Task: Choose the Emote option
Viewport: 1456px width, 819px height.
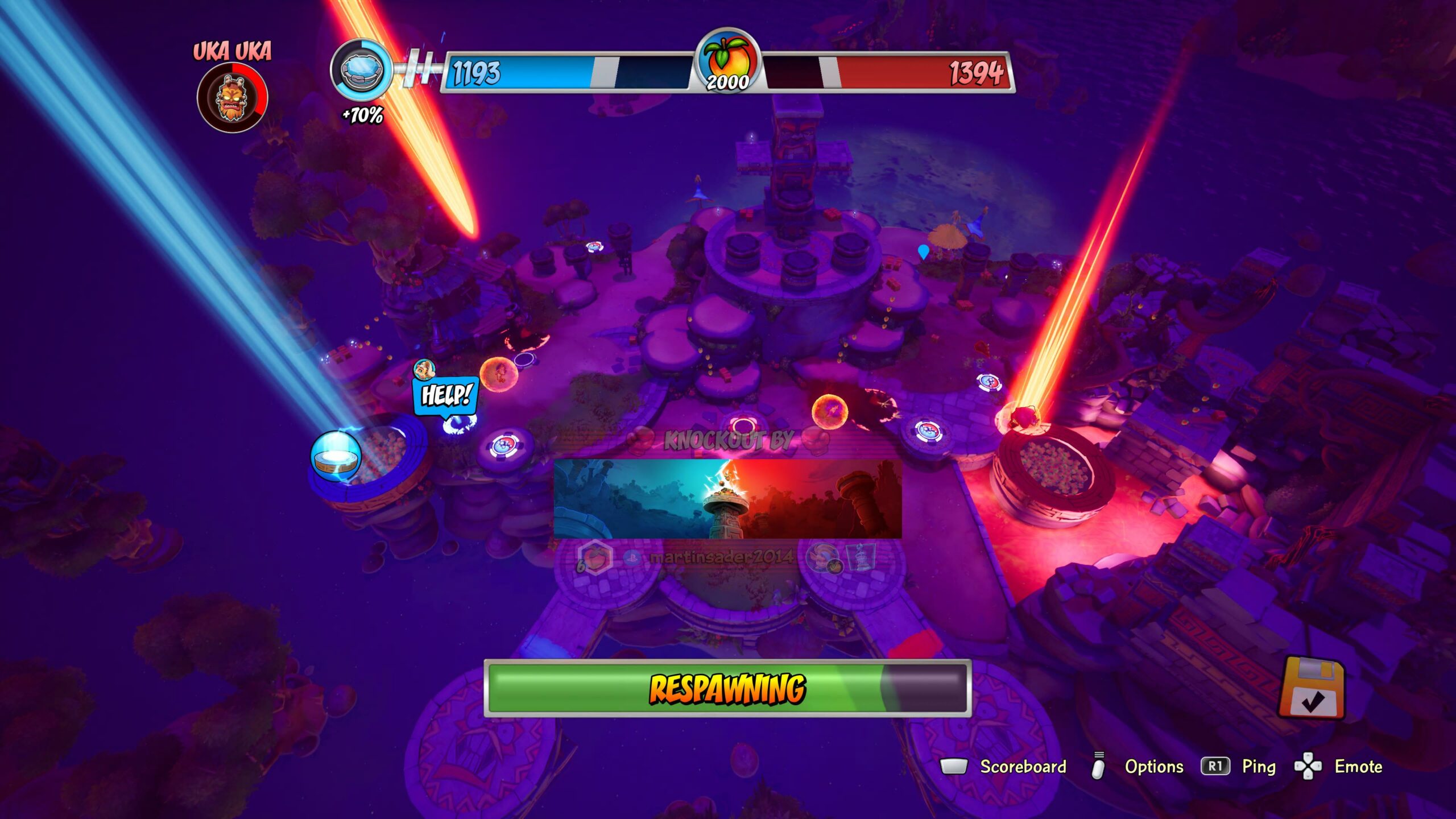Action: point(1358,767)
